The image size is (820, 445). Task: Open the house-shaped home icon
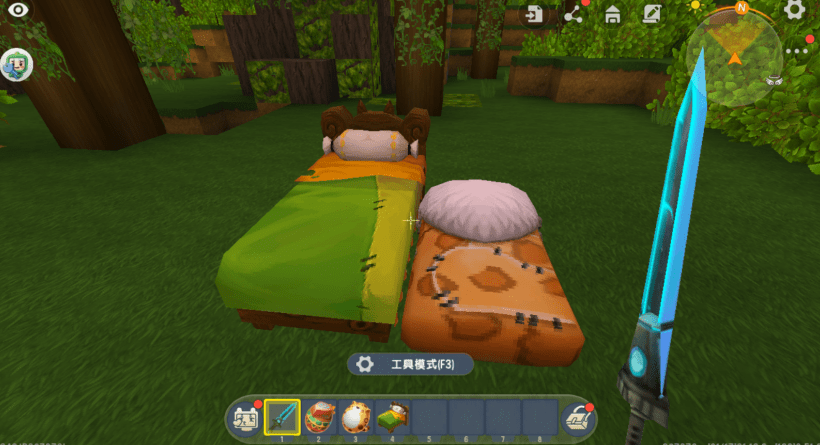click(x=613, y=15)
